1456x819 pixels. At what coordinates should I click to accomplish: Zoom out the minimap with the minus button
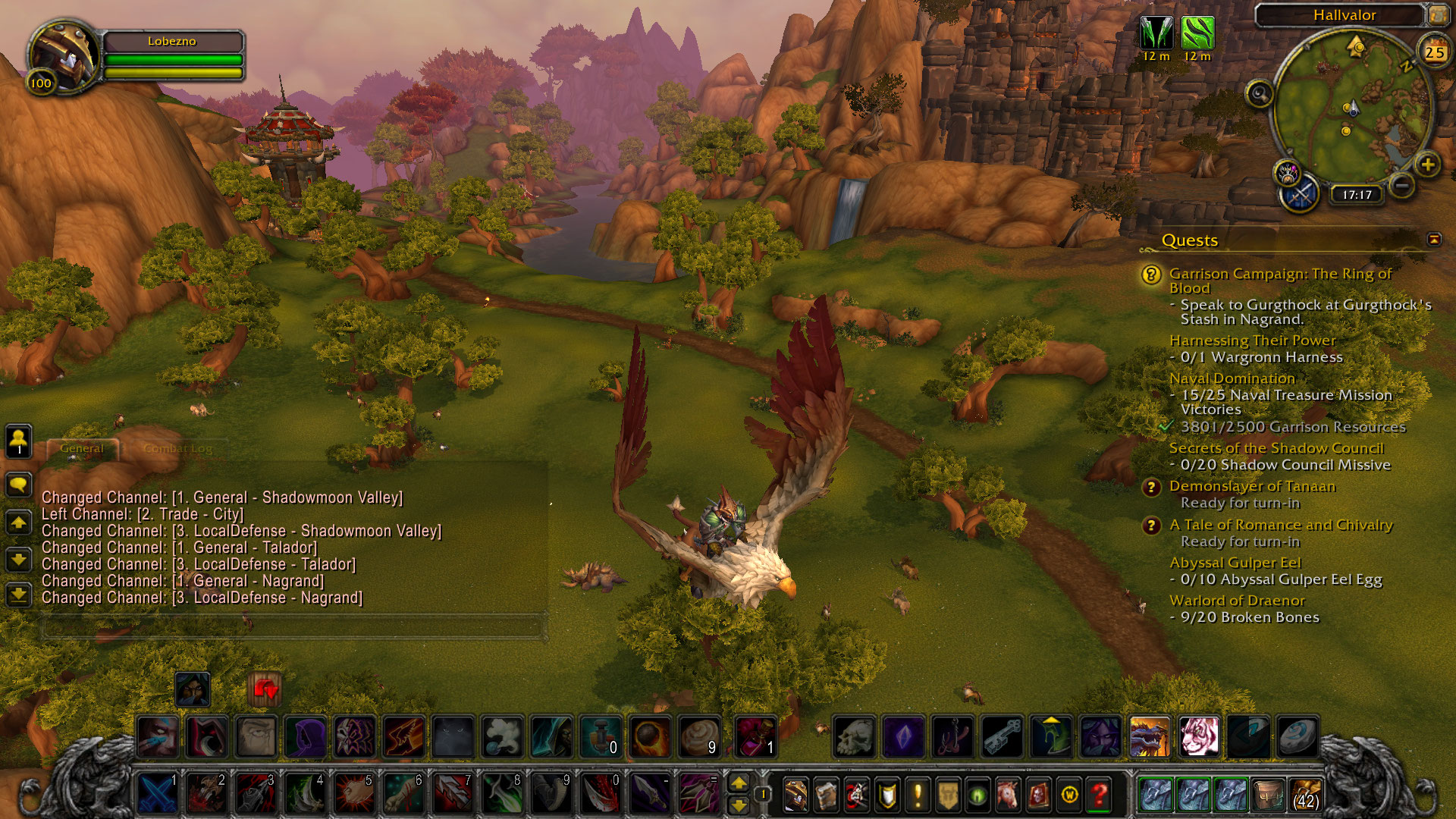[1402, 185]
